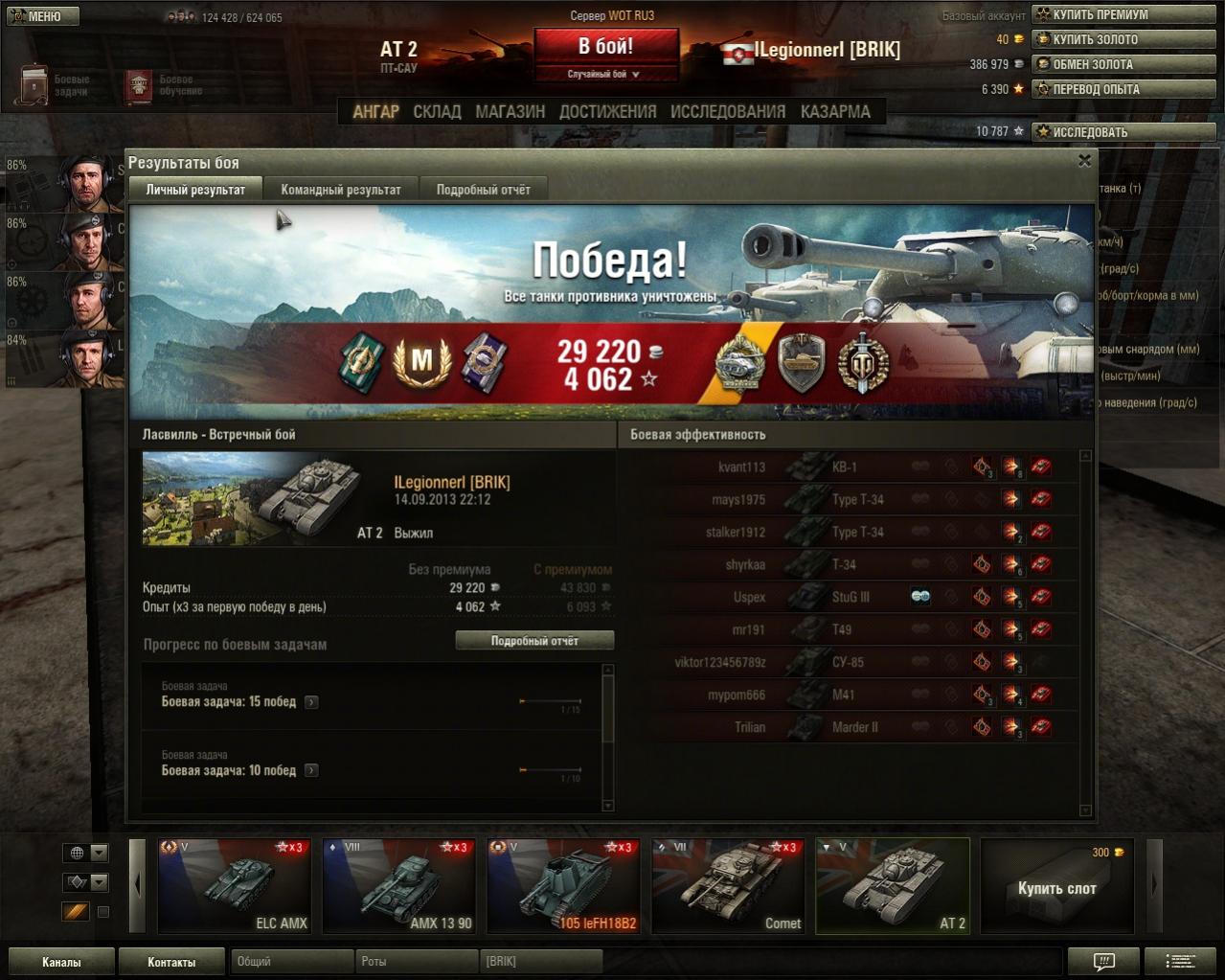The width and height of the screenshot is (1225, 980).
Task: Open the ИССЛЕДОВАНИЯ tech tree
Action: [727, 112]
